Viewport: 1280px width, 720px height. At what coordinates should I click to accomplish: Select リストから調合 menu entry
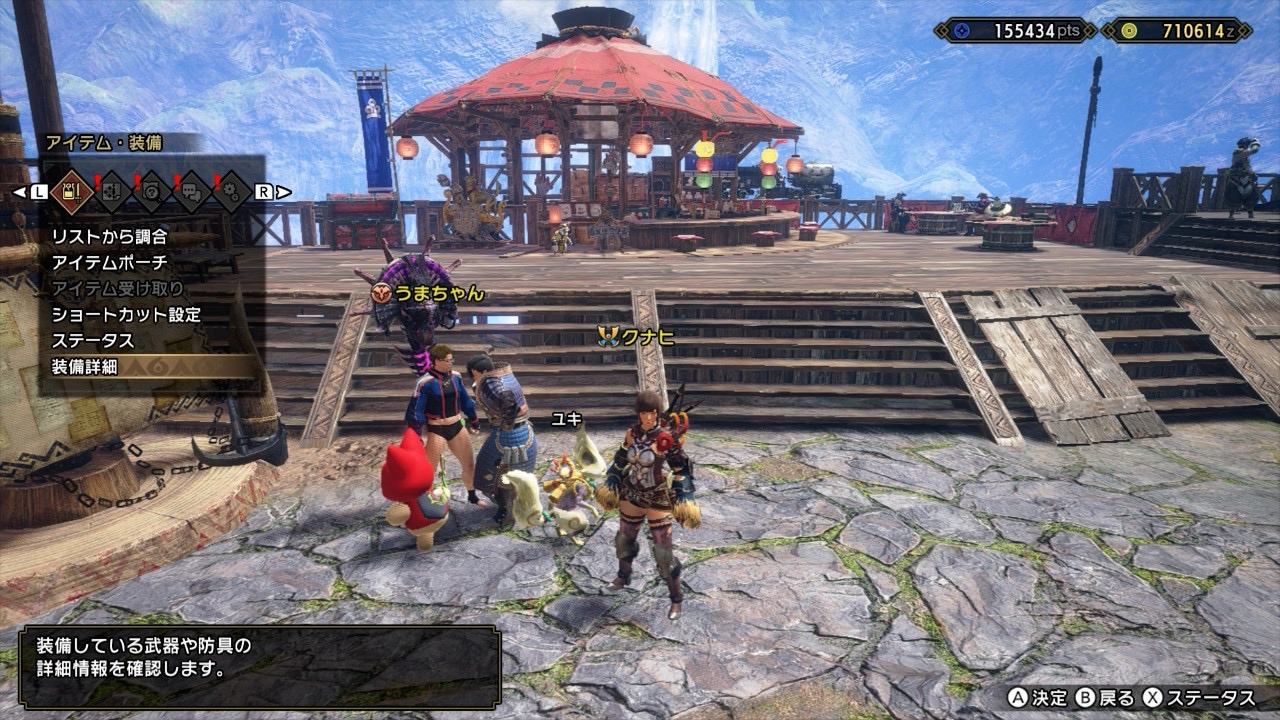coord(110,237)
